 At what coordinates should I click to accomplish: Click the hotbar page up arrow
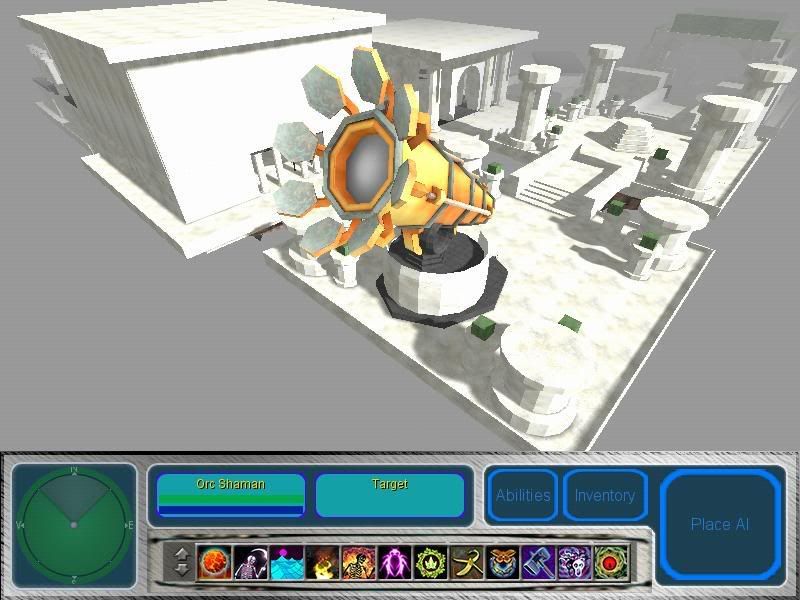tap(182, 553)
